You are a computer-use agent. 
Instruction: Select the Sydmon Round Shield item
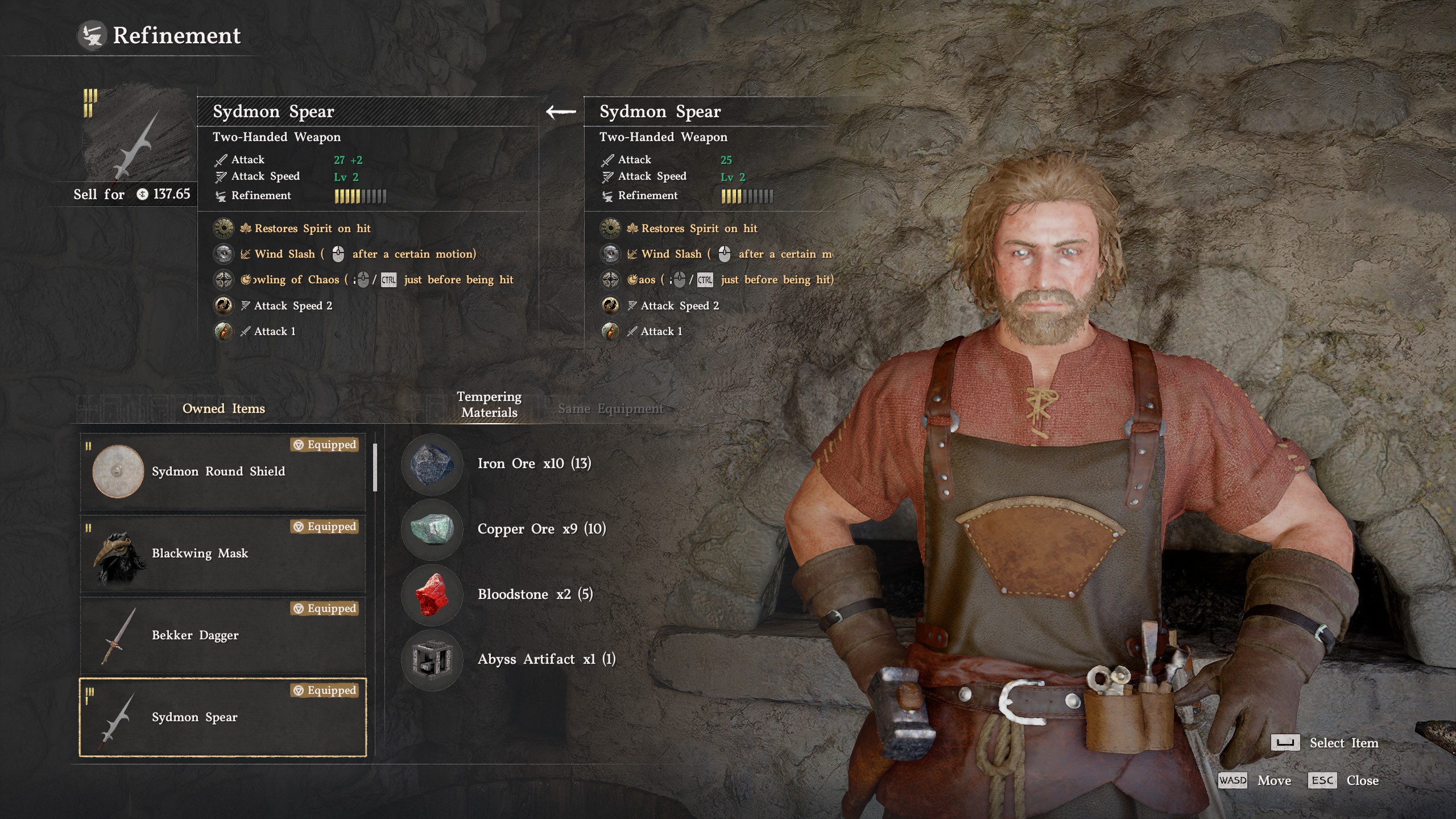point(223,471)
